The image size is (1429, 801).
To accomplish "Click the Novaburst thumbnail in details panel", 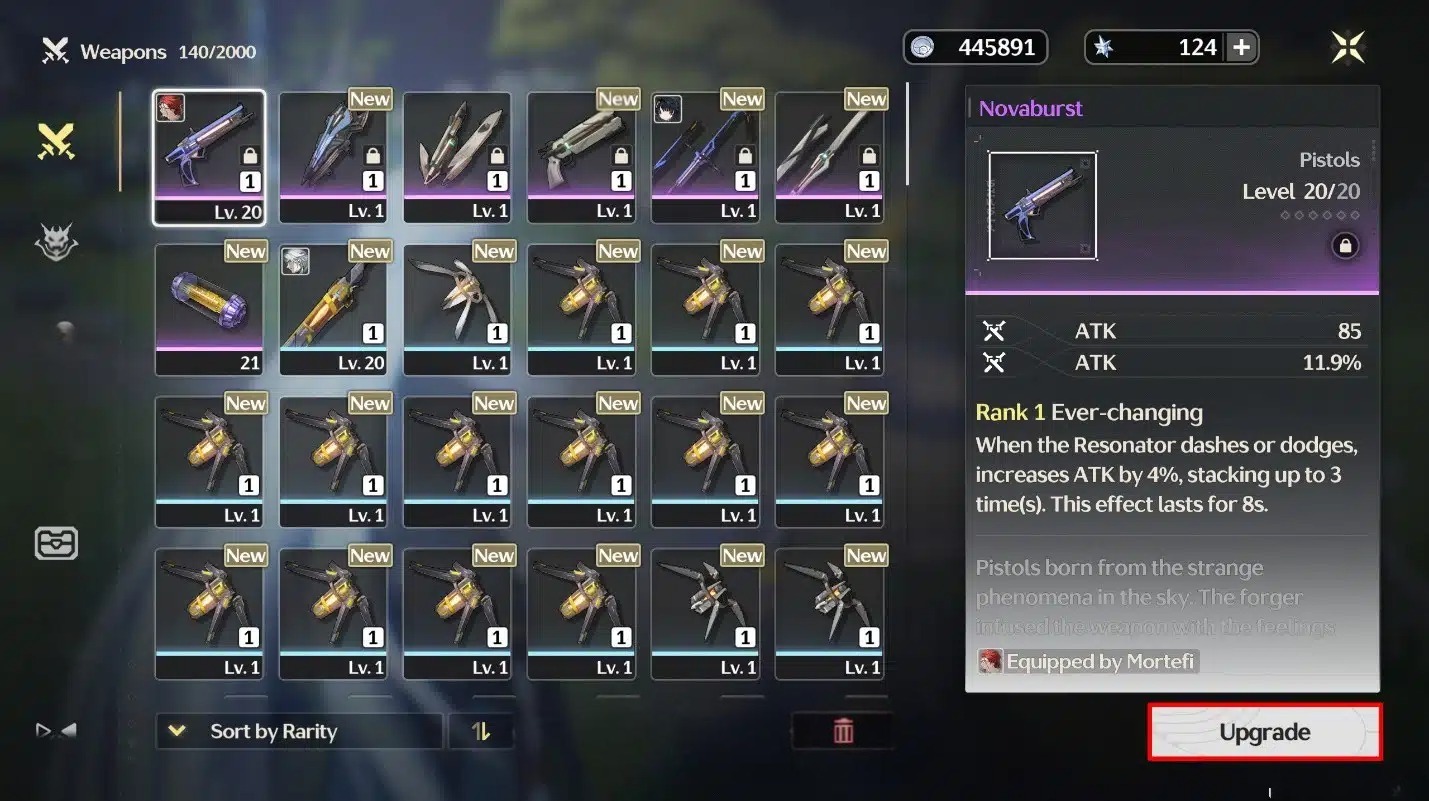I will [1042, 206].
